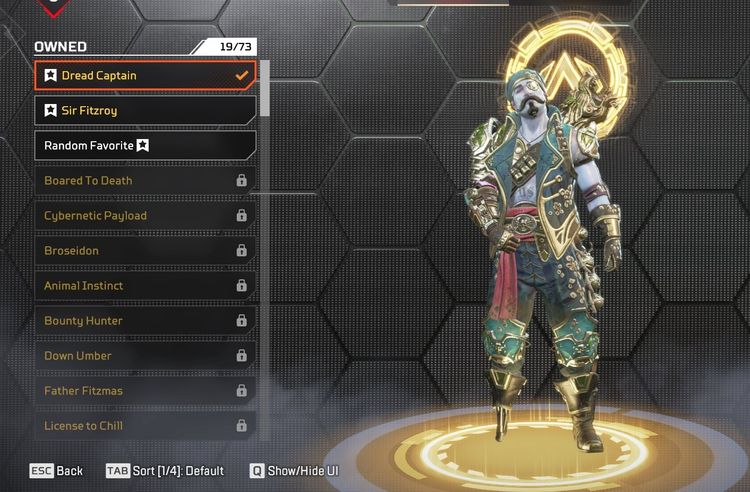
Task: Select the License to Chill skin
Action: pos(145,426)
